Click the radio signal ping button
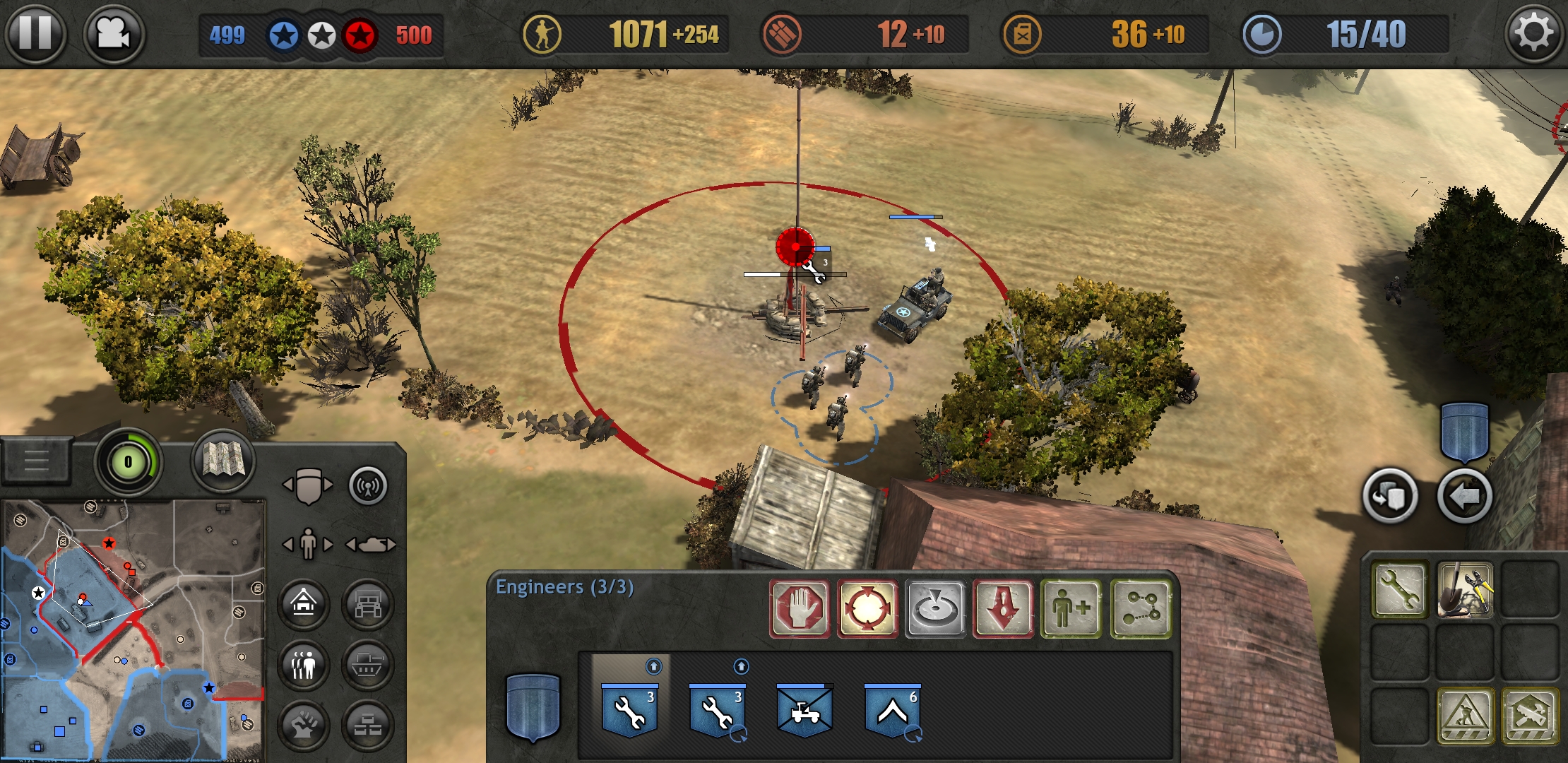This screenshot has width=1568, height=763. click(x=368, y=486)
